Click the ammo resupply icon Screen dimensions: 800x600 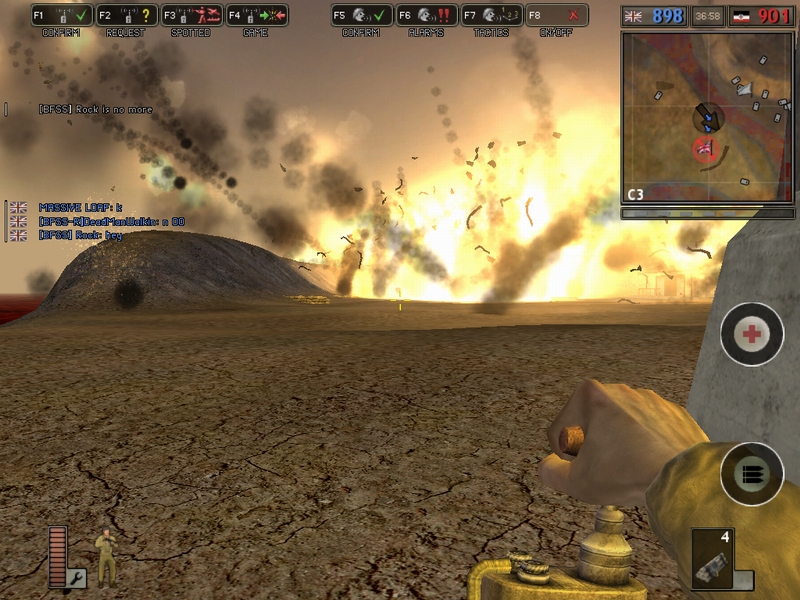[x=751, y=474]
